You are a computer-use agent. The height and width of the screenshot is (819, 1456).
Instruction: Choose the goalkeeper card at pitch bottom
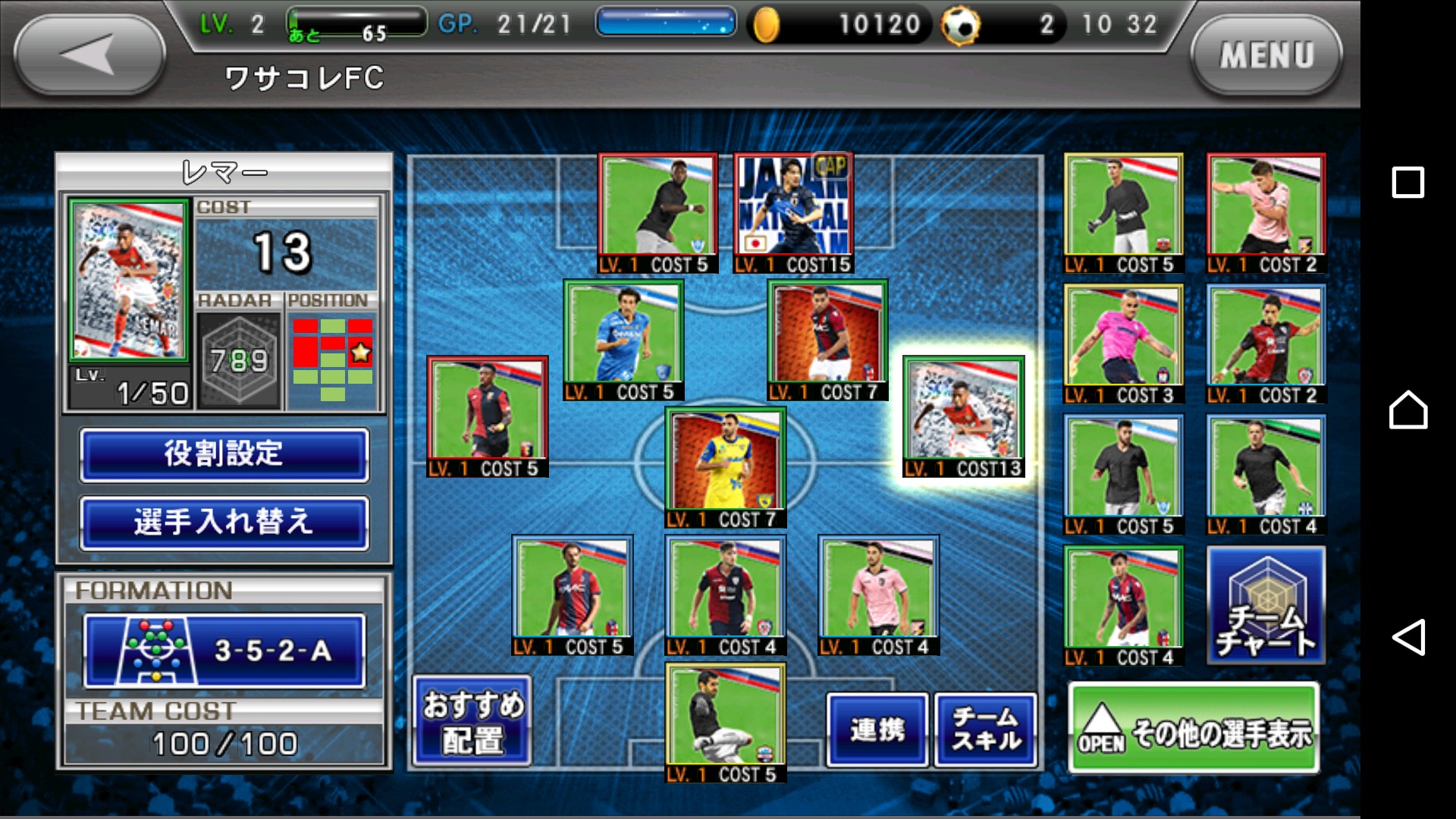(726, 722)
